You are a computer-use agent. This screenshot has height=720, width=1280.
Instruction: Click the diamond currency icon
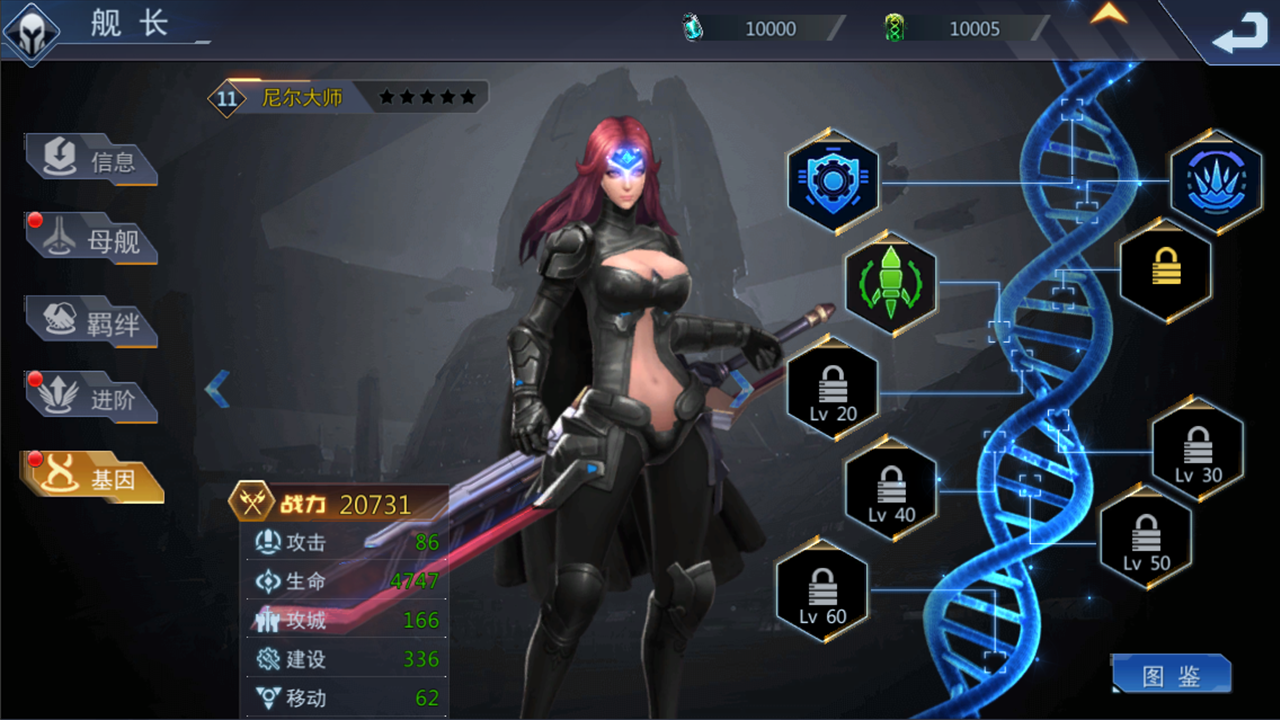pyautogui.click(x=691, y=28)
